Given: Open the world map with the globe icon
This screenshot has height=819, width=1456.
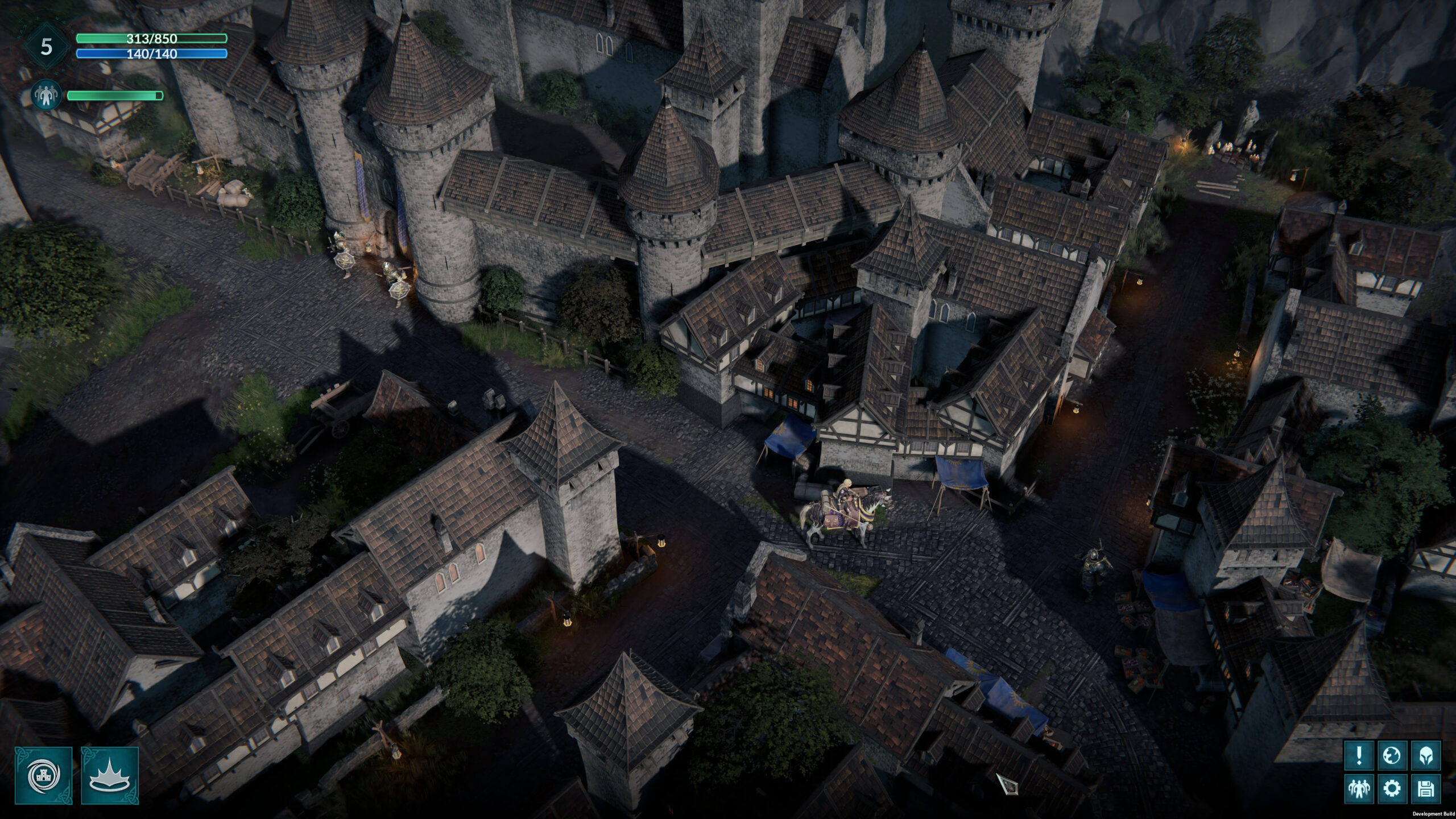Looking at the screenshot, I should click(x=1392, y=755).
